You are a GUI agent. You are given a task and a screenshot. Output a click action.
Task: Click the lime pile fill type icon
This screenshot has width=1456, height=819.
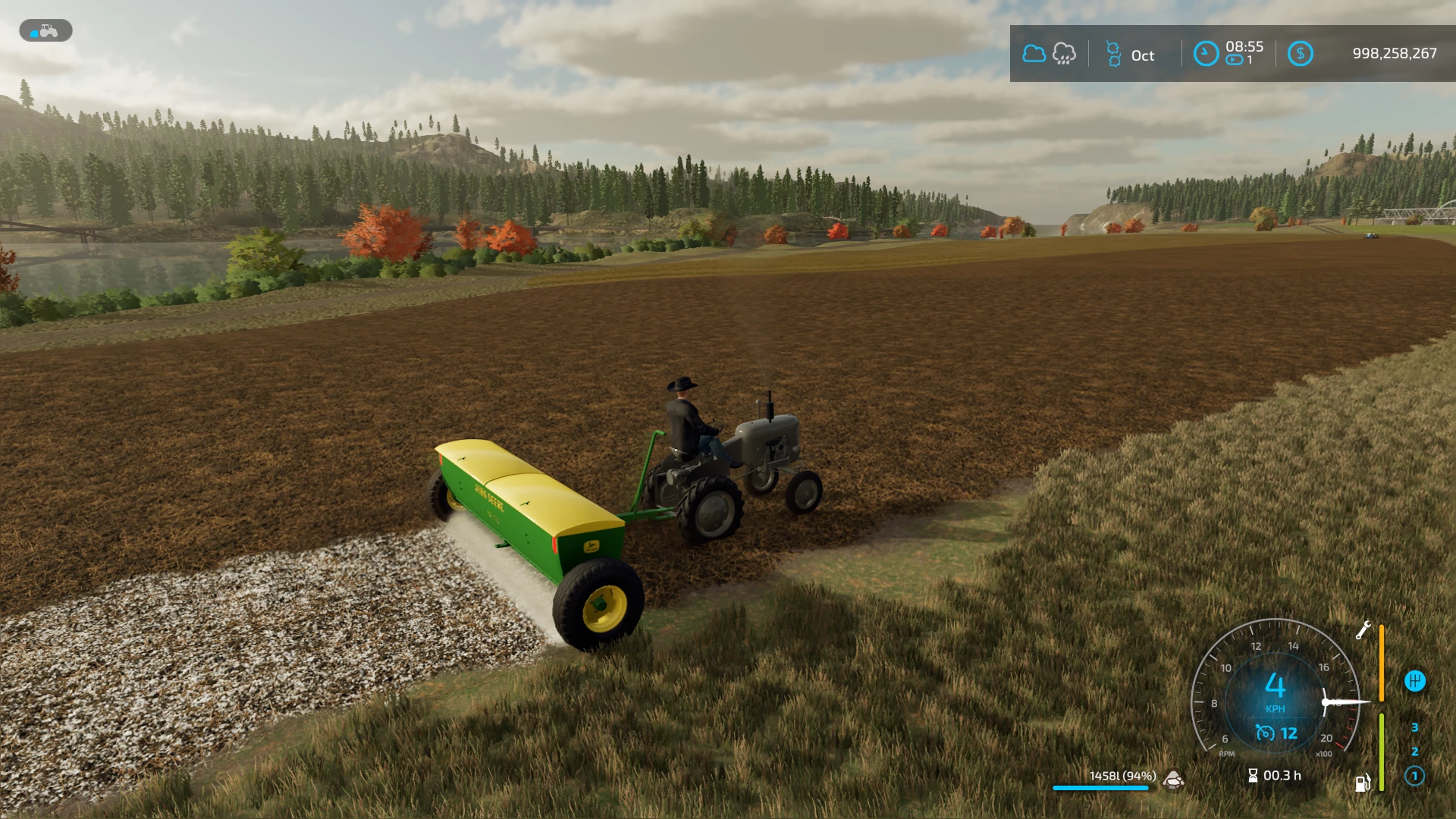coord(1174,779)
